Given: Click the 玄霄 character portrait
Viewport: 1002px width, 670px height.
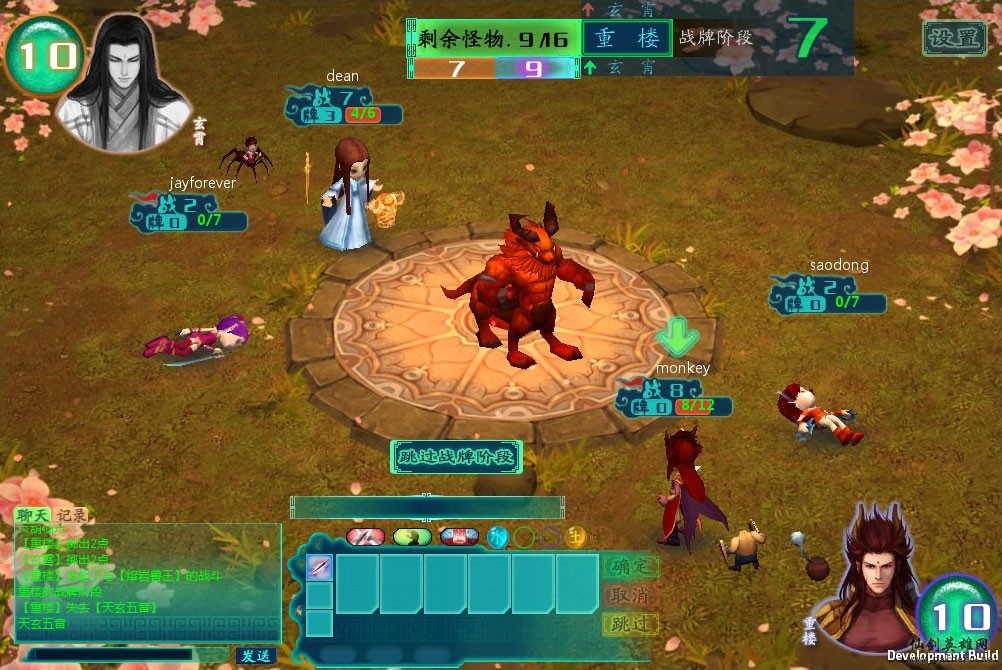Looking at the screenshot, I should click(122, 82).
